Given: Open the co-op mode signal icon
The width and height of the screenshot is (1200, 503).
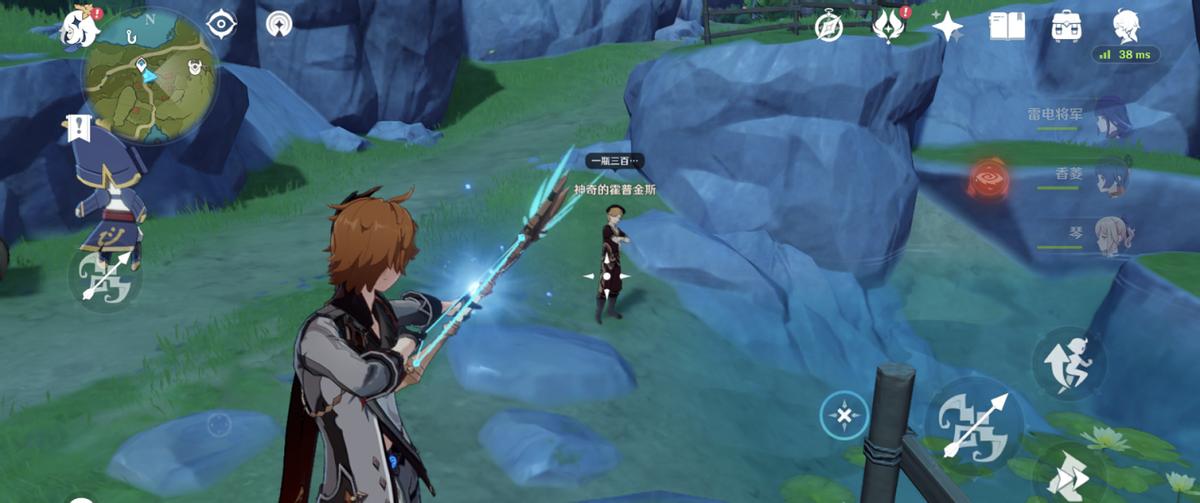Looking at the screenshot, I should click(280, 23).
